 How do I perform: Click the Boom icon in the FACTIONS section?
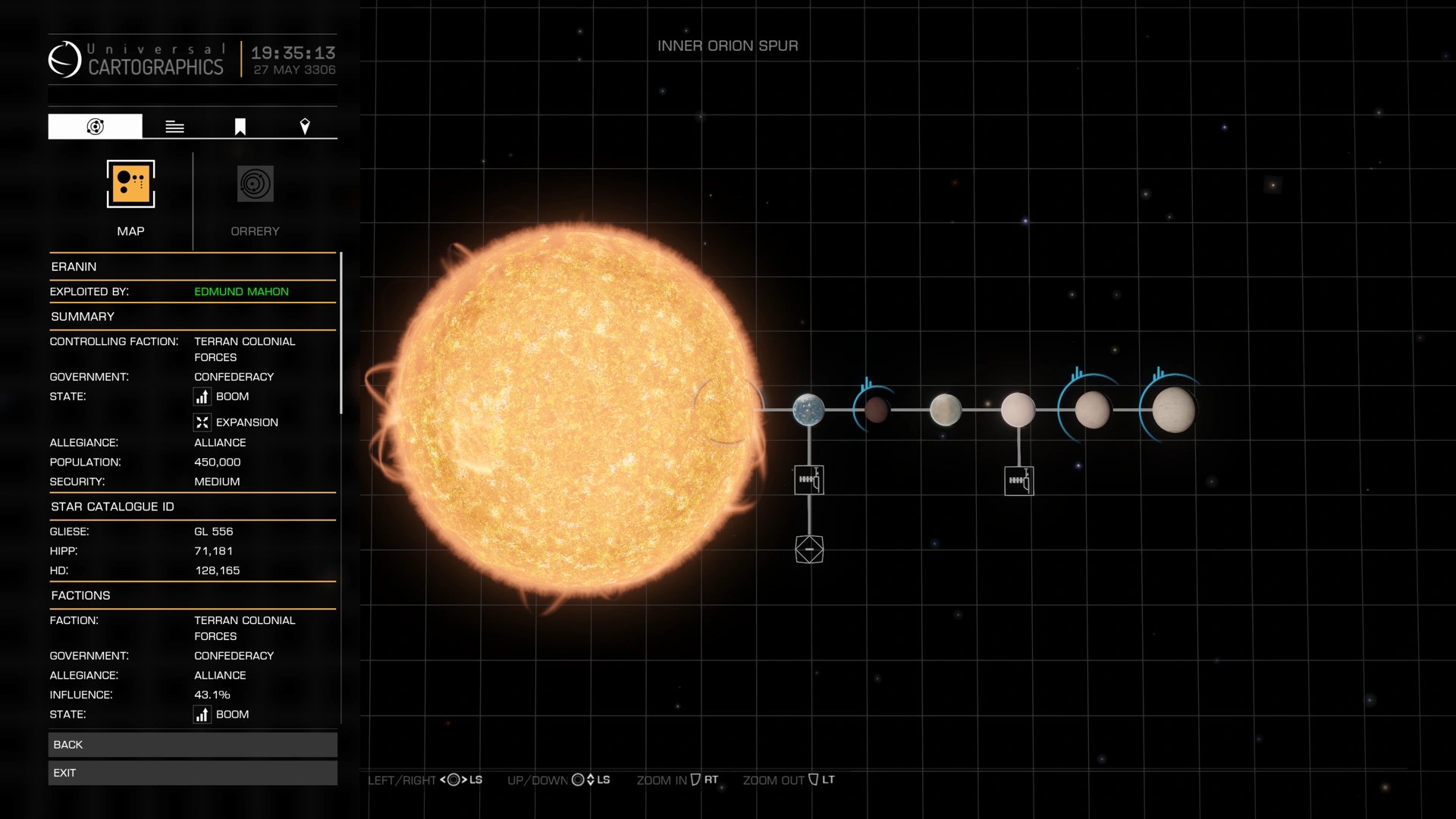click(202, 714)
